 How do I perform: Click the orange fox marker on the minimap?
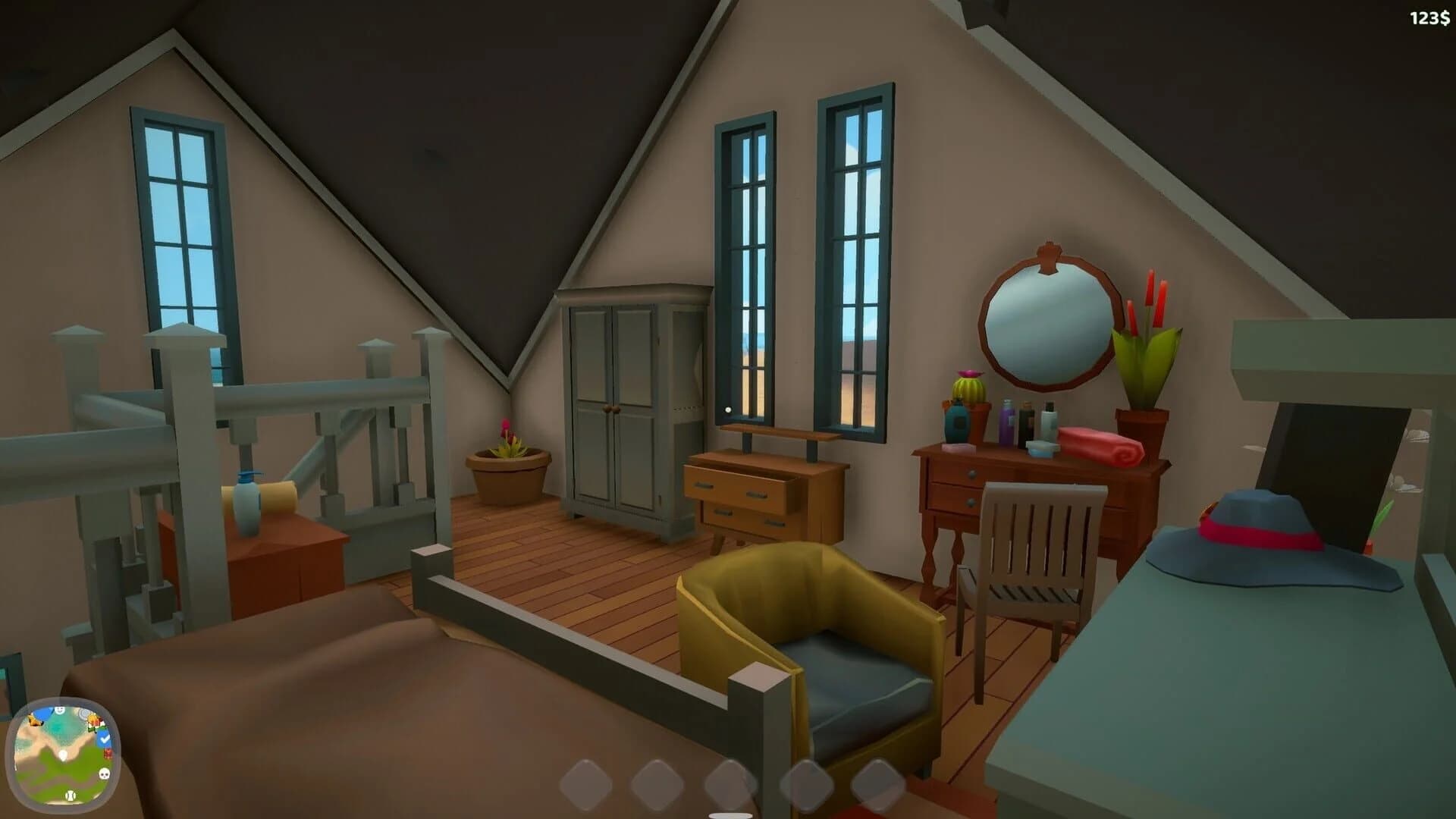pos(35,720)
